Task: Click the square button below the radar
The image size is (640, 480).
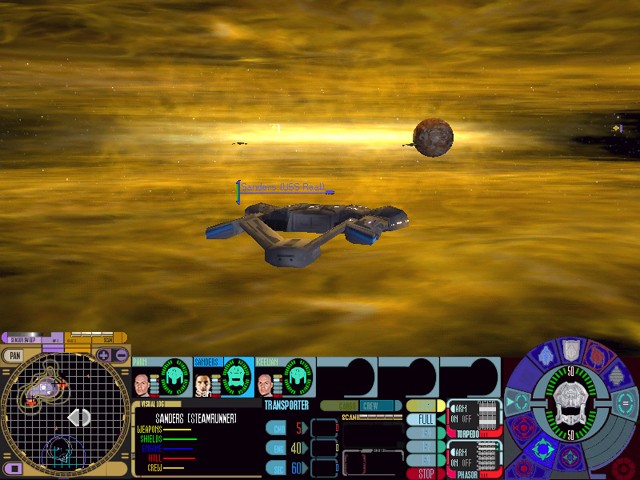Action: tap(13, 468)
